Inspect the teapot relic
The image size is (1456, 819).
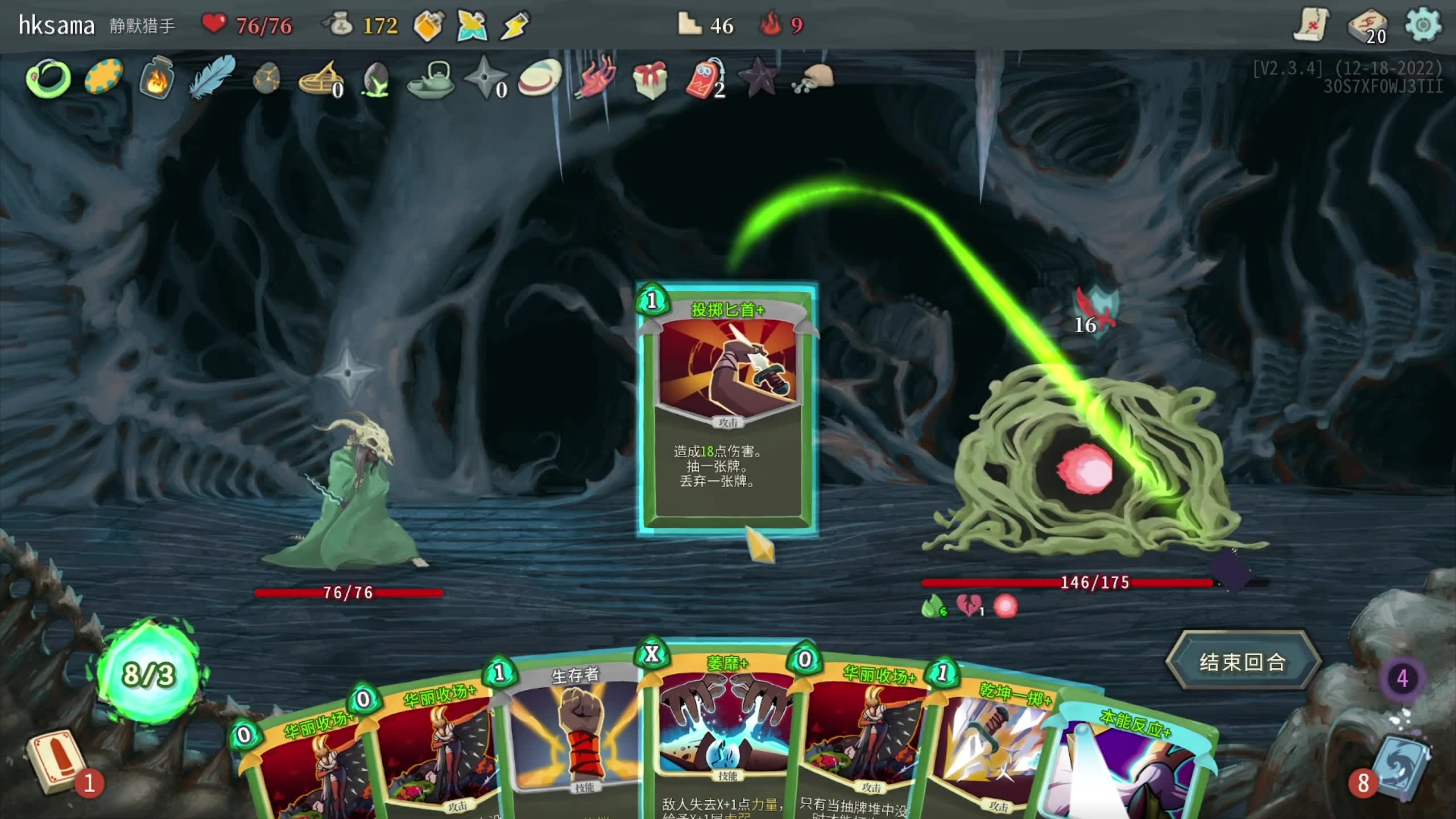click(431, 80)
